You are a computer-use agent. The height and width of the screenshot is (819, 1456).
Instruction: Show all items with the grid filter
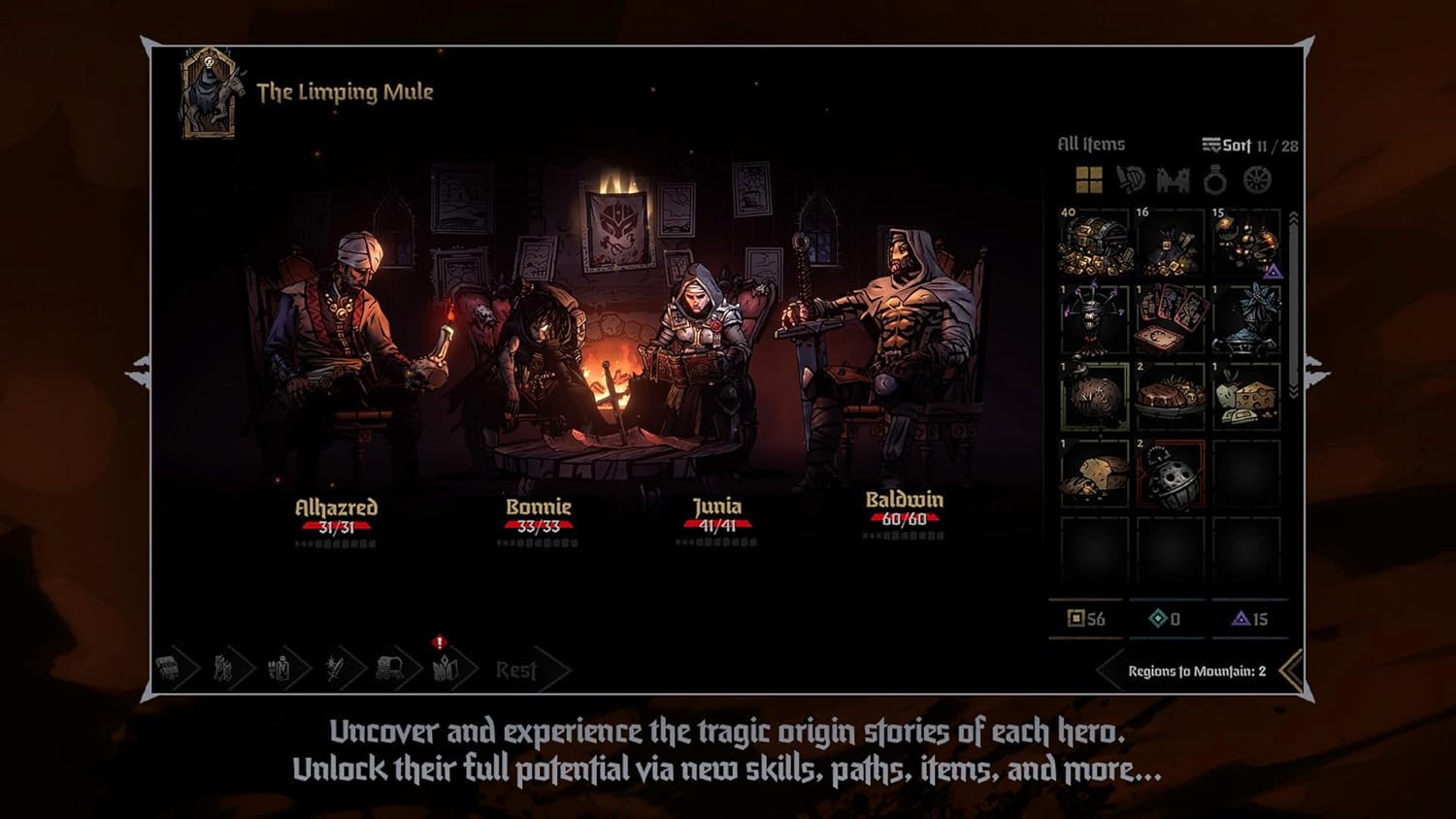point(1089,180)
